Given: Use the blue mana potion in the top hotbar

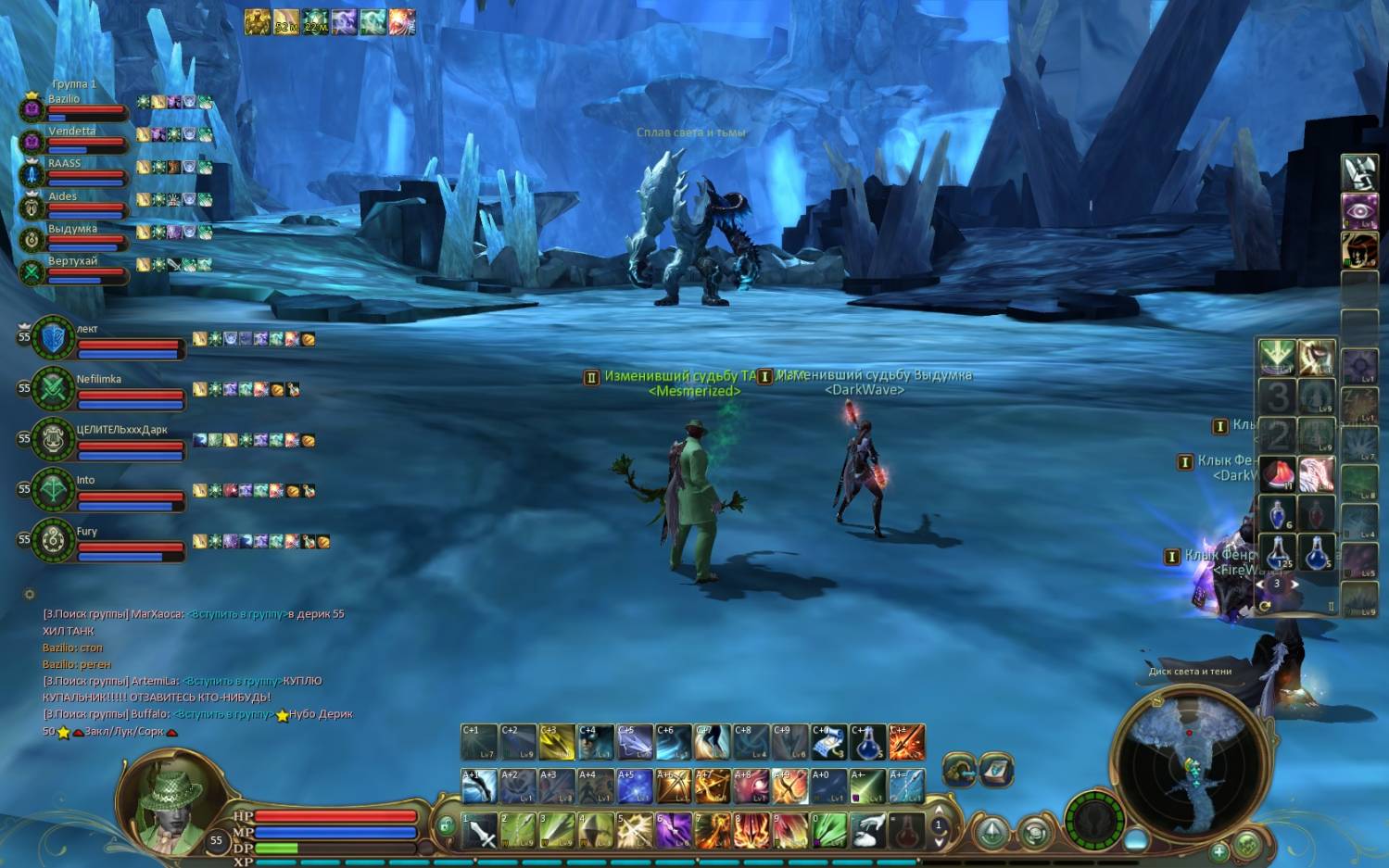Looking at the screenshot, I should (x=867, y=742).
